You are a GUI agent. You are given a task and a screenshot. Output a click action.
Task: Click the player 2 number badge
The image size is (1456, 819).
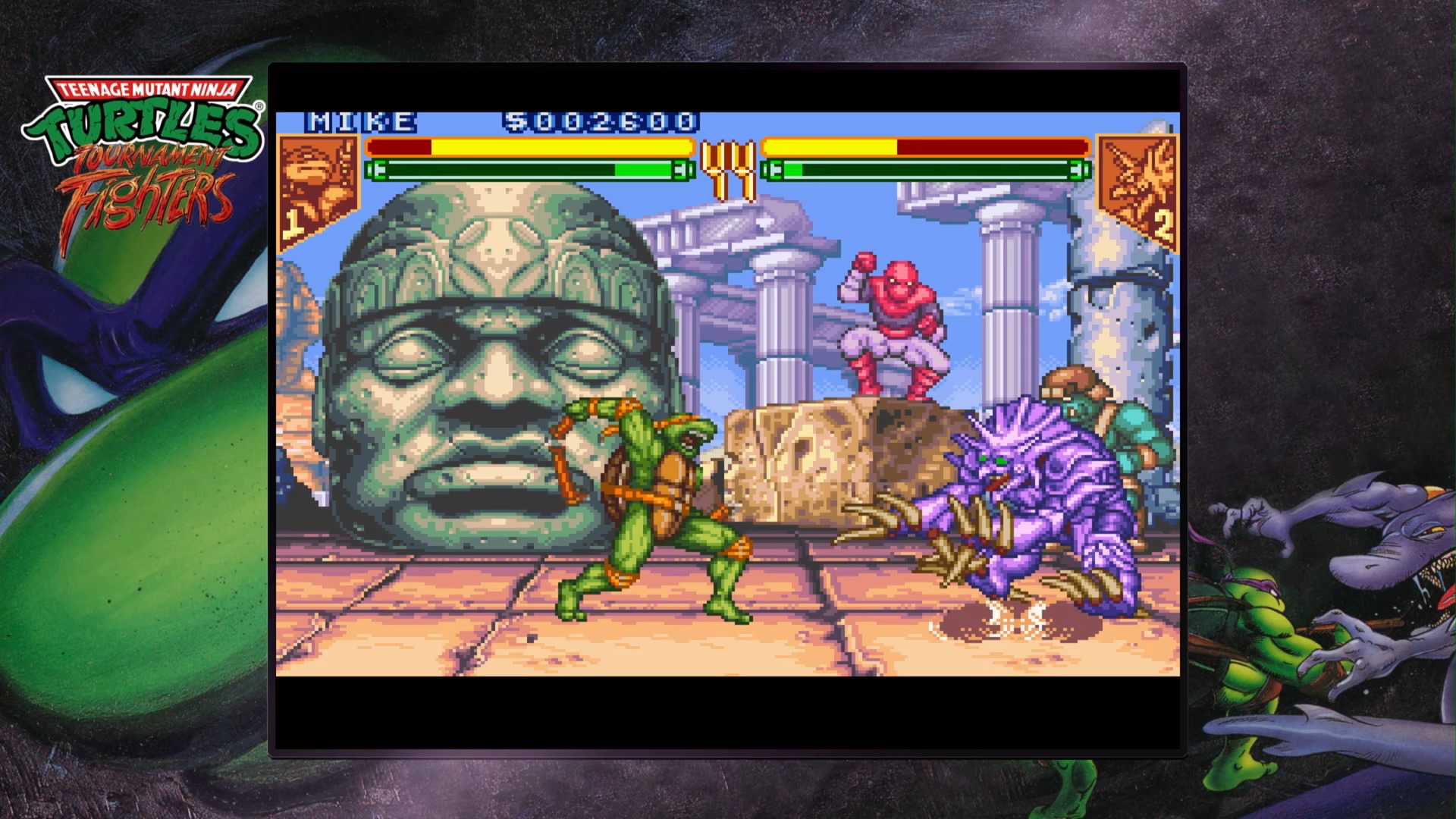click(1164, 224)
